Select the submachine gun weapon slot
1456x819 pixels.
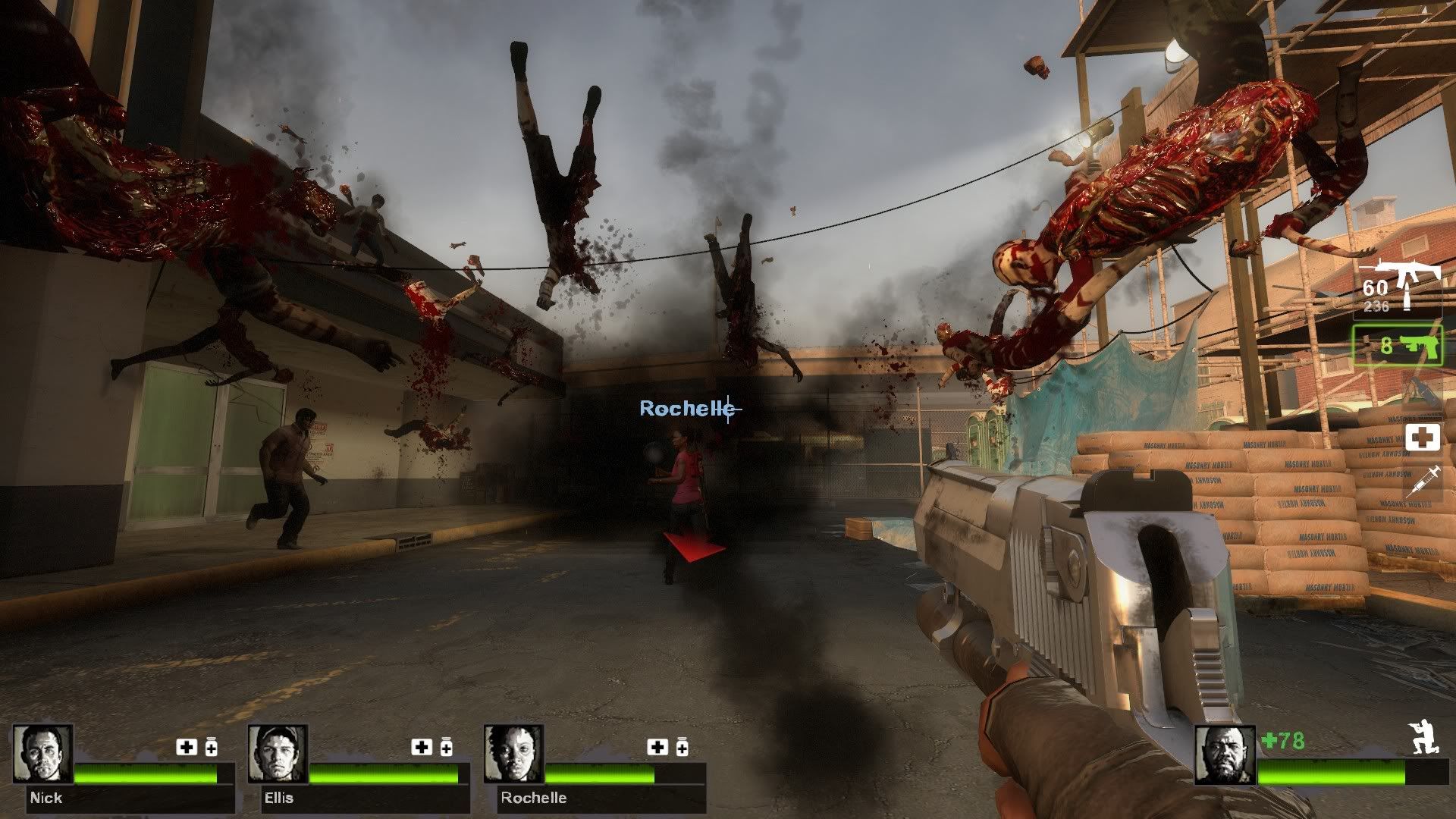(1397, 287)
